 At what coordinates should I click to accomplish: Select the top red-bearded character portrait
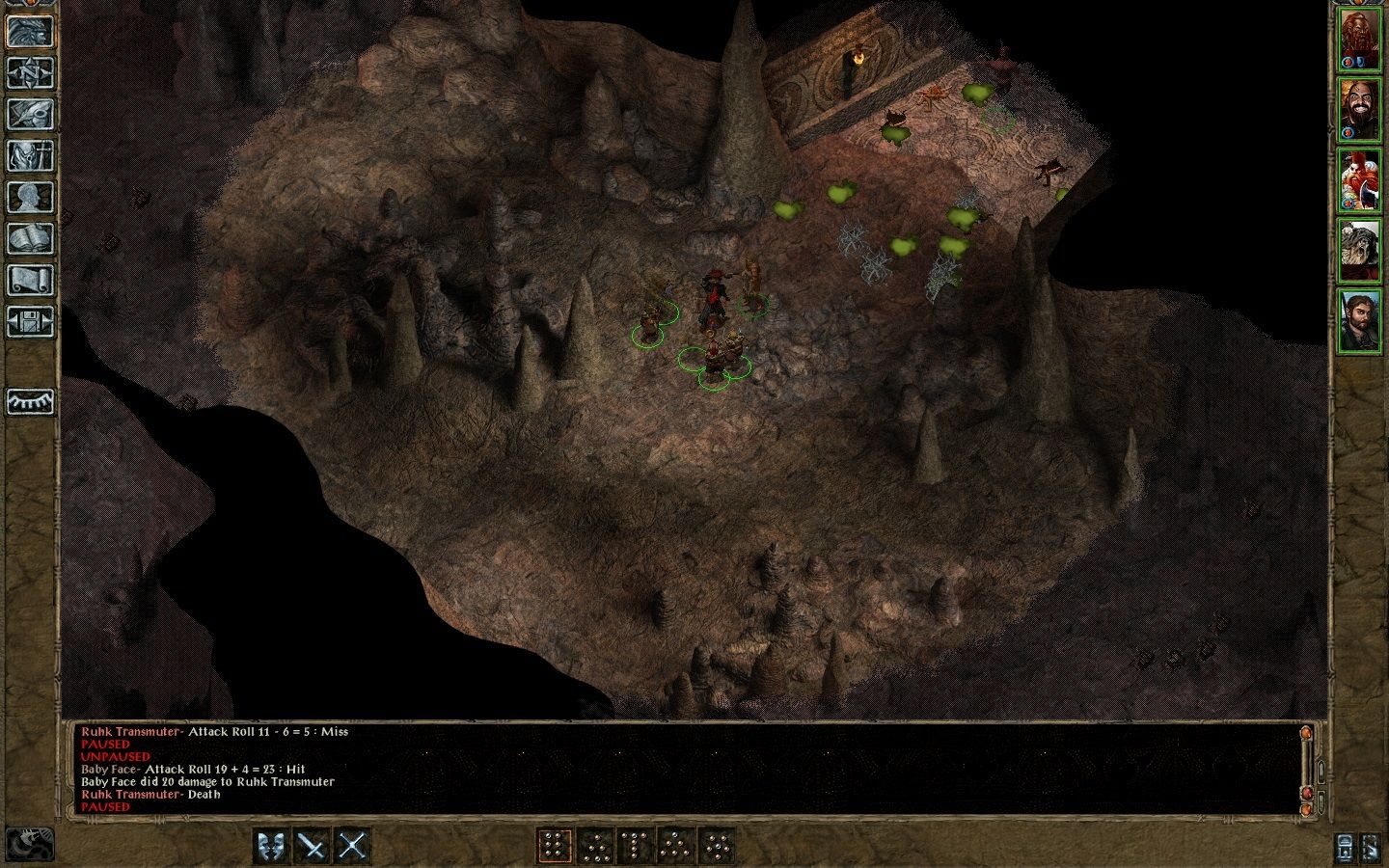pos(1360,41)
